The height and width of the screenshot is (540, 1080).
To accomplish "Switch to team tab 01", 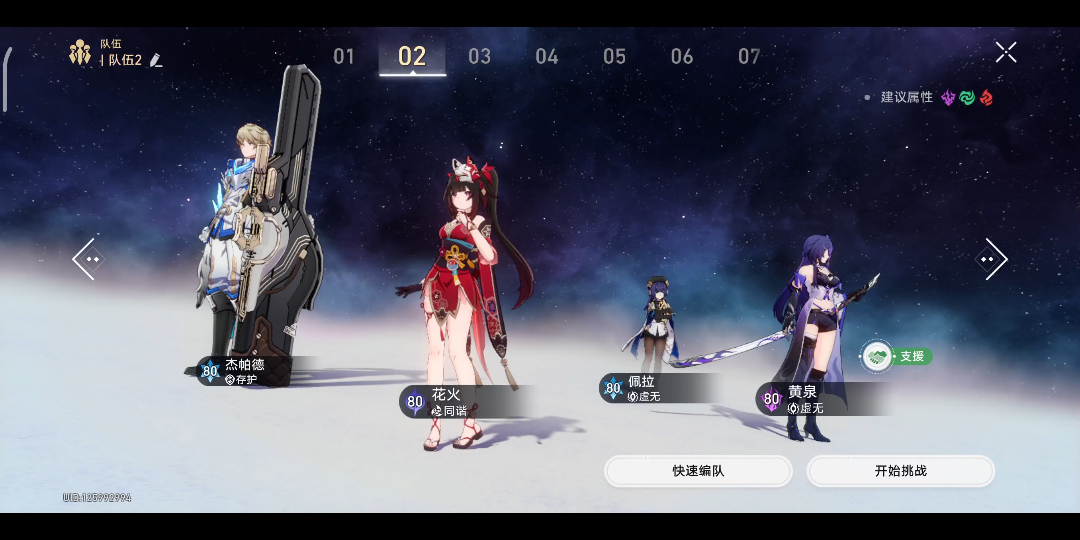I will click(x=344, y=57).
